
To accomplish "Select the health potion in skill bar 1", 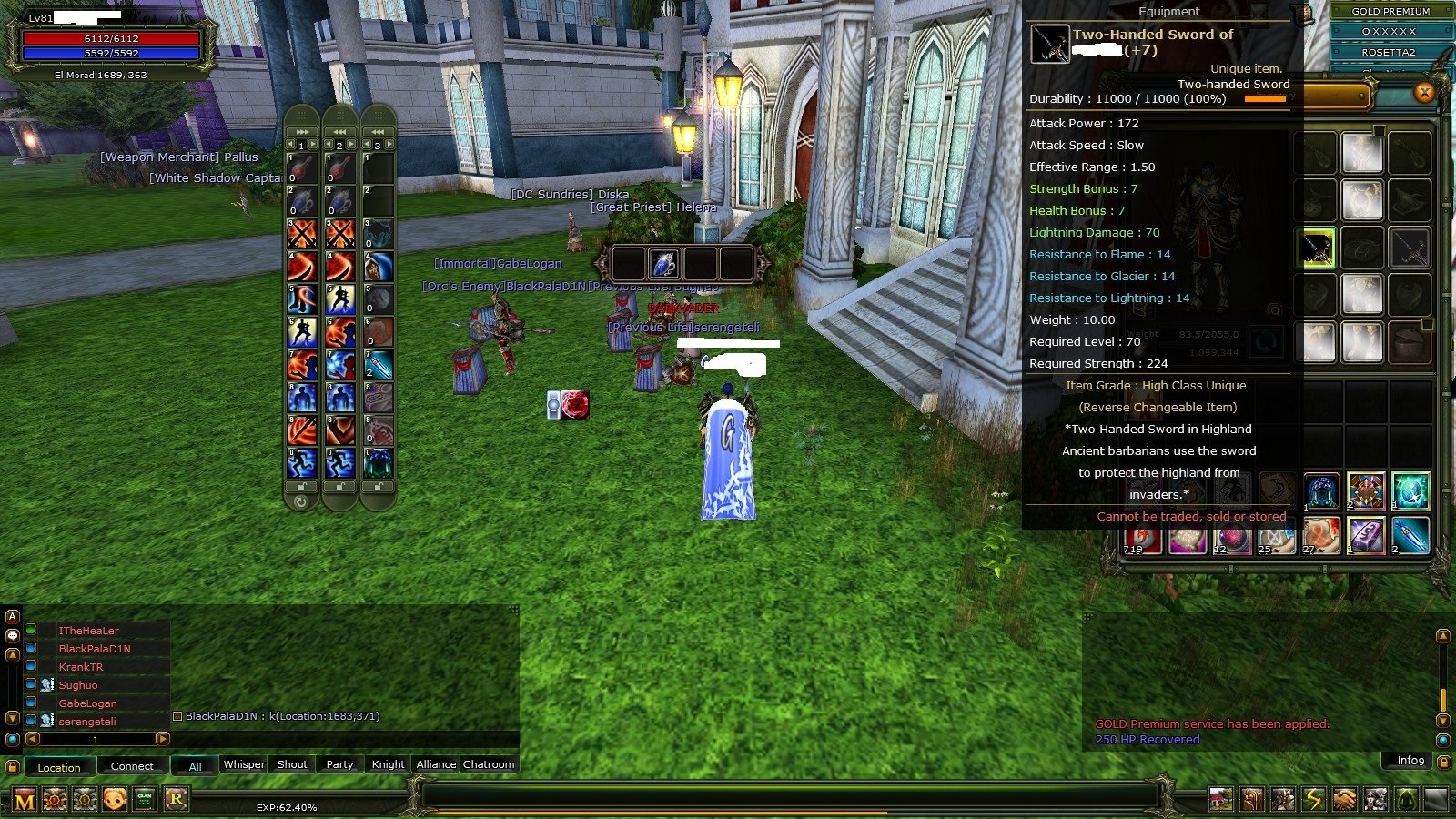I will (x=304, y=168).
